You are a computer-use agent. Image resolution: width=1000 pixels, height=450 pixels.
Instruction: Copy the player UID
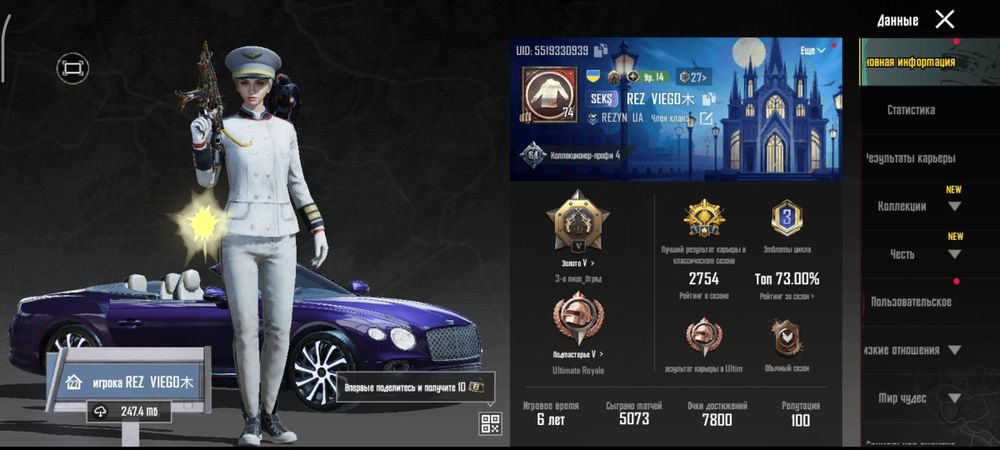point(600,50)
